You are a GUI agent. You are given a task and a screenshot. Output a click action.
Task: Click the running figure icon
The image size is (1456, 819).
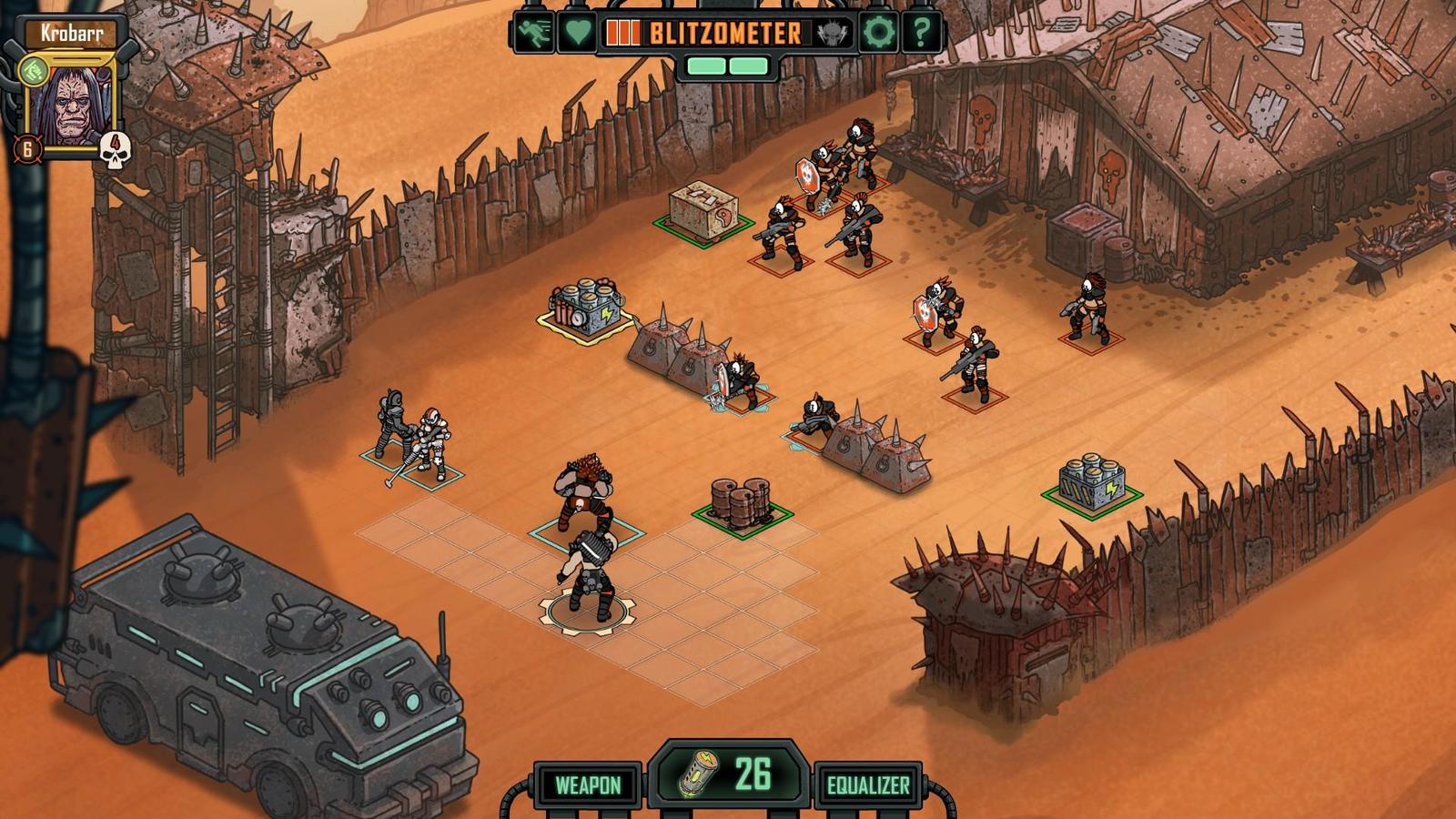[532, 33]
